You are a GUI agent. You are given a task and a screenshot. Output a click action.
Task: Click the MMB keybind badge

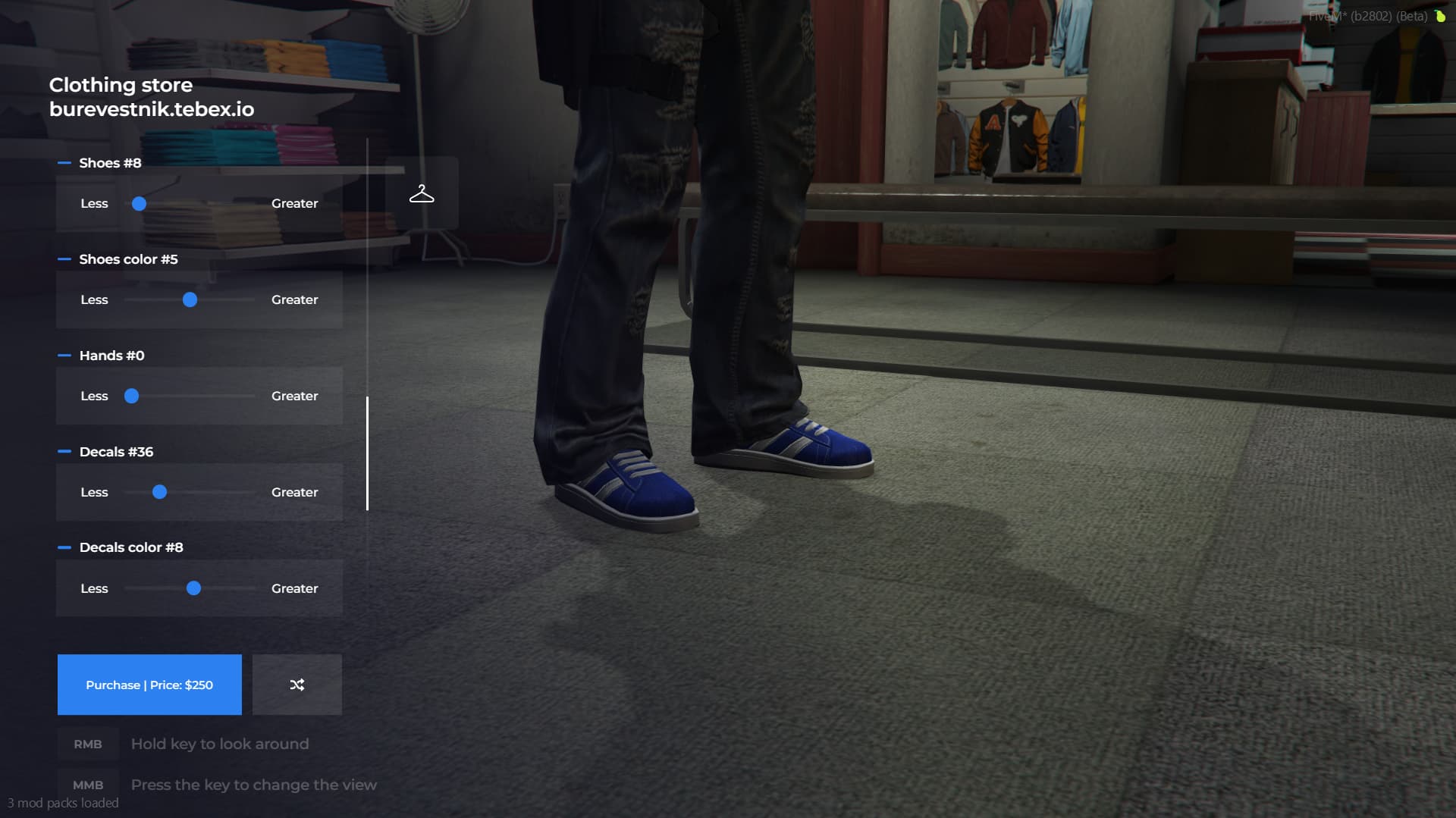tap(87, 785)
